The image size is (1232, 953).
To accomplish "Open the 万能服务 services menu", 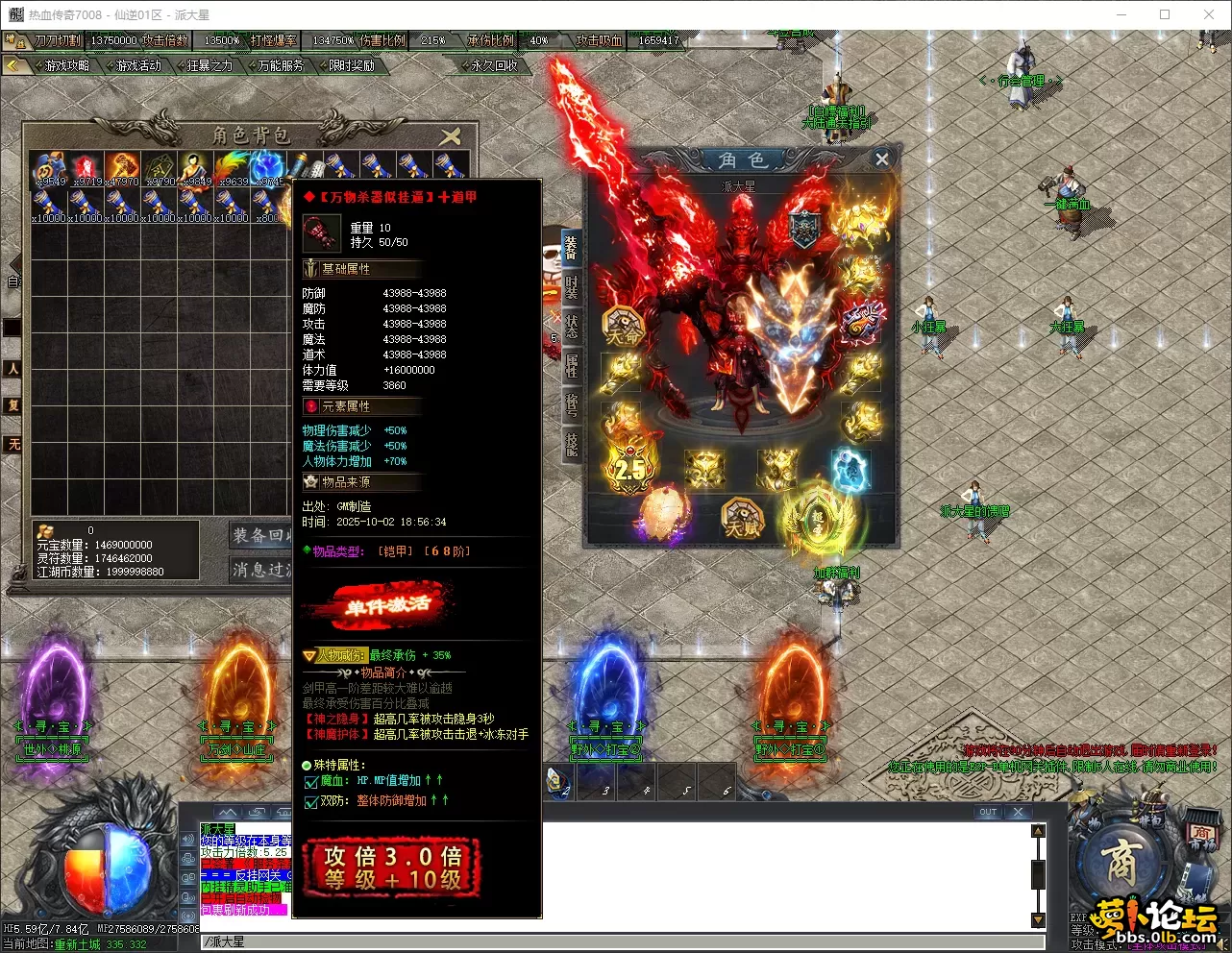I will tap(281, 65).
